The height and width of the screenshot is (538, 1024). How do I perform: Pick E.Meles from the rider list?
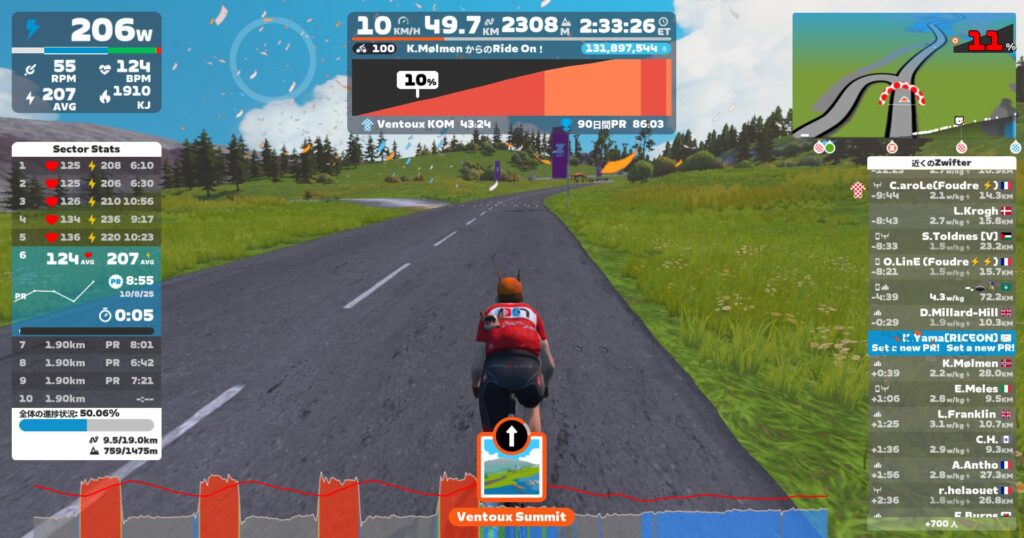pos(940,393)
